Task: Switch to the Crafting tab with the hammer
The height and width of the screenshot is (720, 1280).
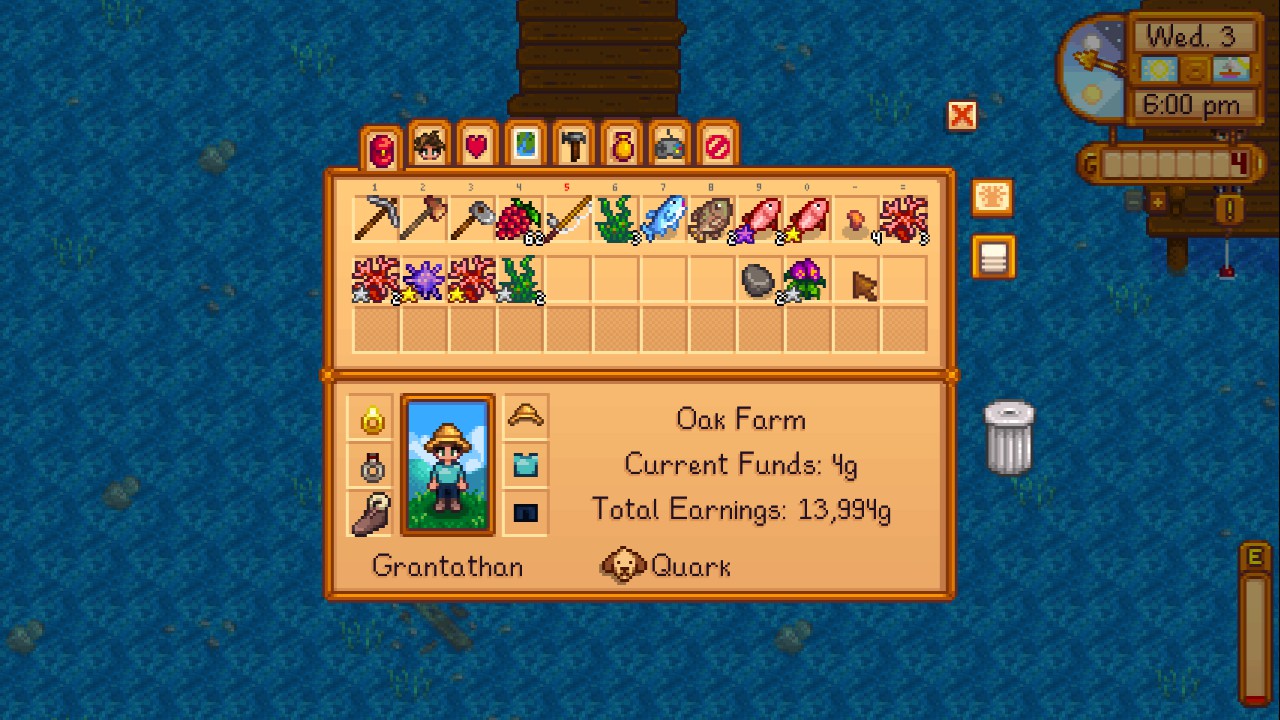Action: (x=573, y=143)
